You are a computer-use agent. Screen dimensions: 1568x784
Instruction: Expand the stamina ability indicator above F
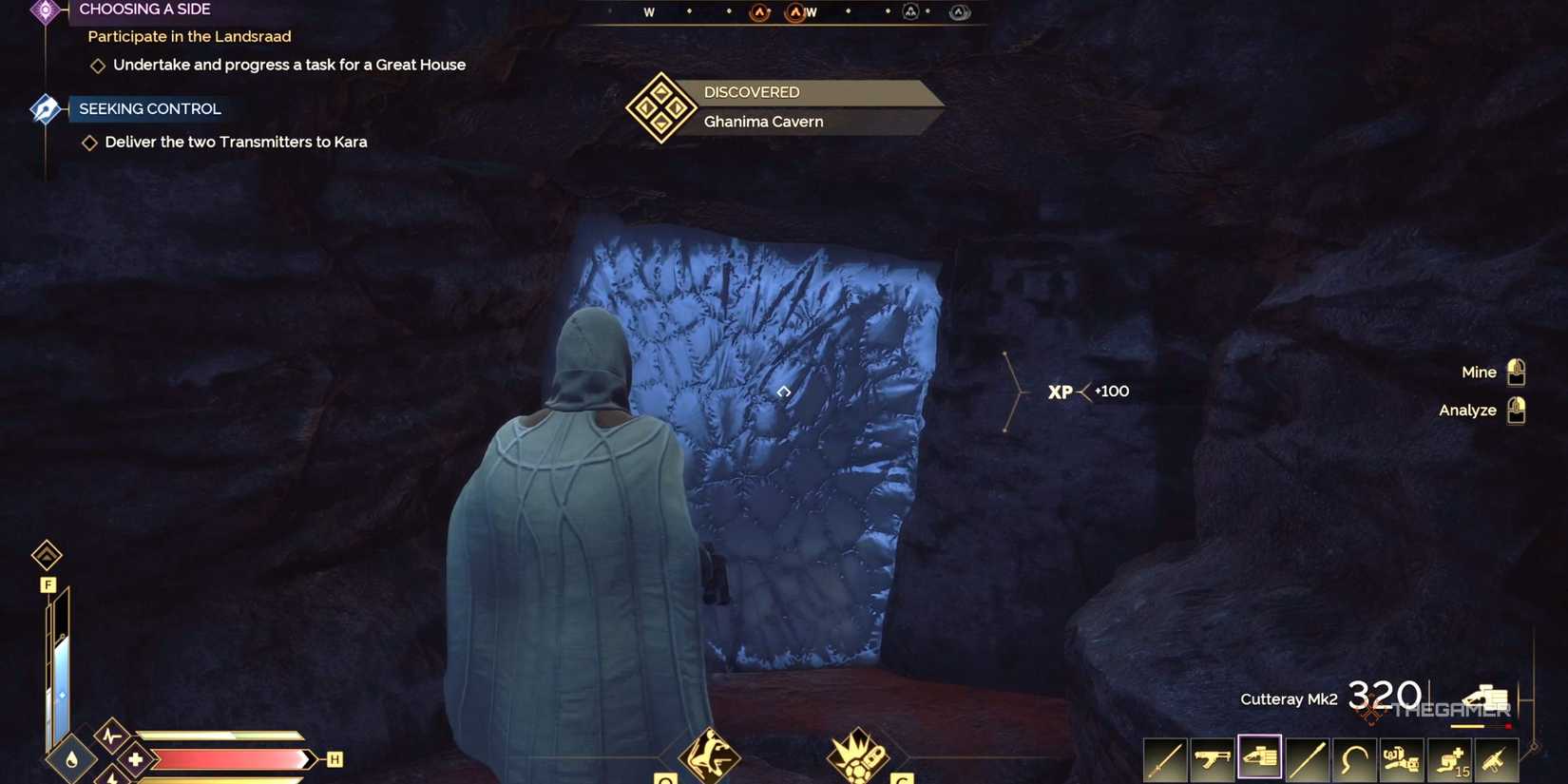click(48, 556)
